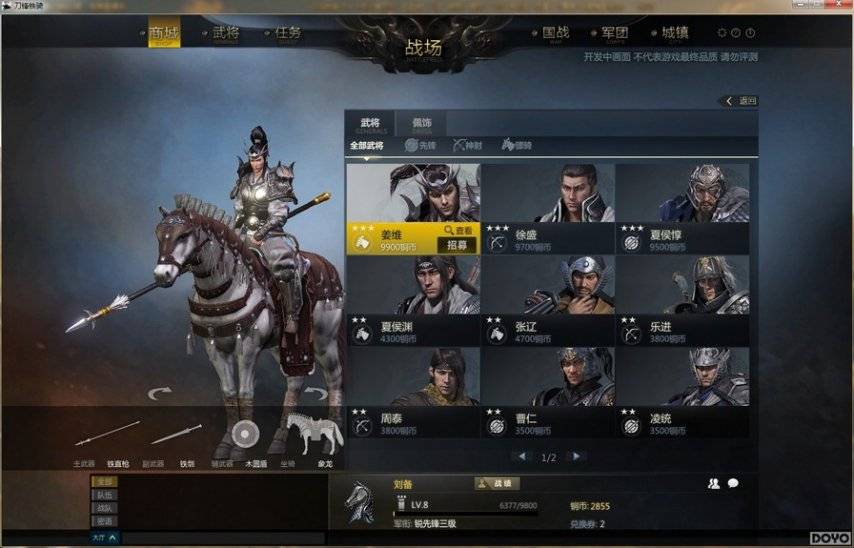
Task: Open the 战绩 battle record button
Action: click(496, 484)
